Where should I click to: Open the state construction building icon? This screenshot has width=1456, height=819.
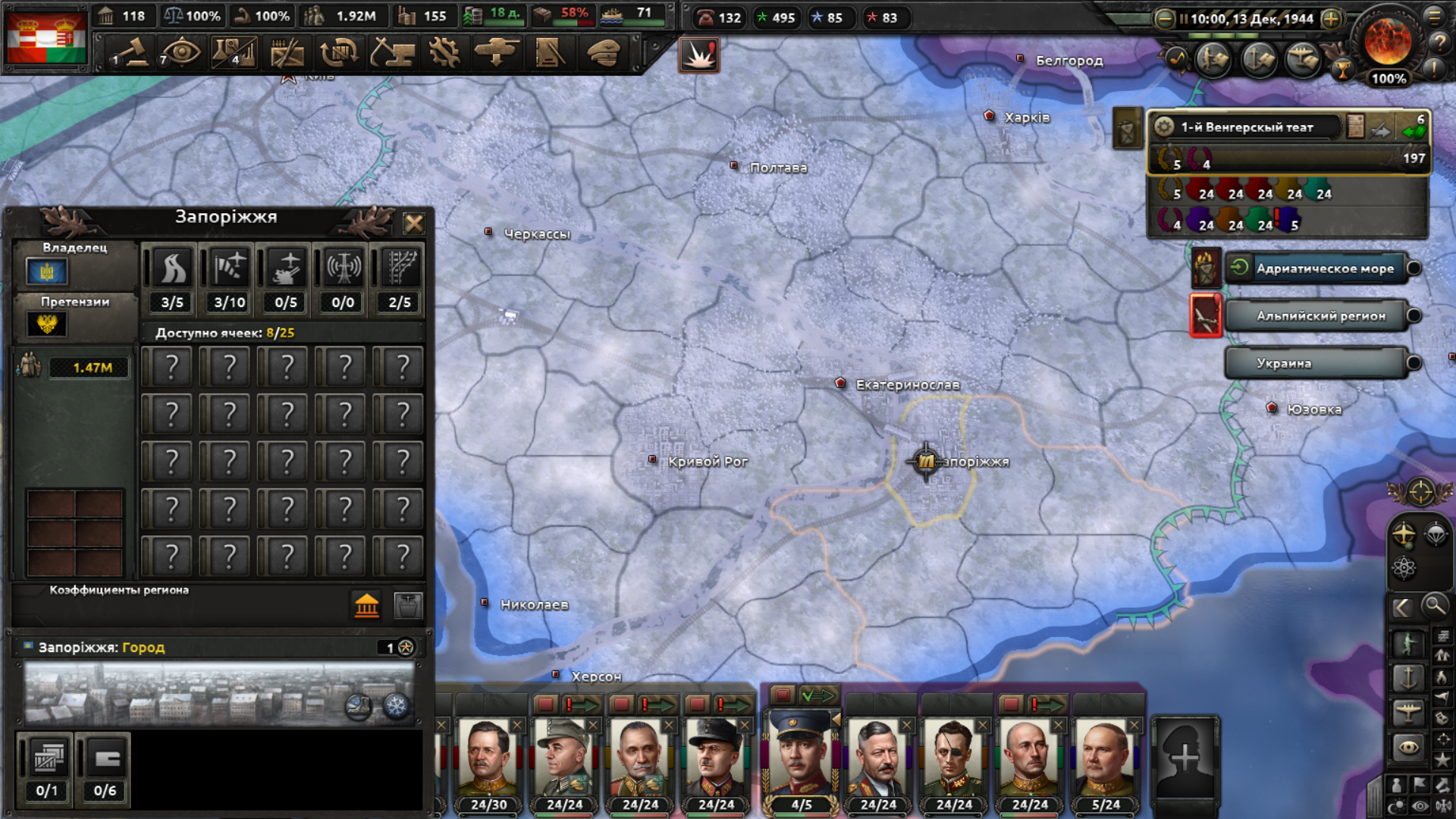[x=366, y=605]
